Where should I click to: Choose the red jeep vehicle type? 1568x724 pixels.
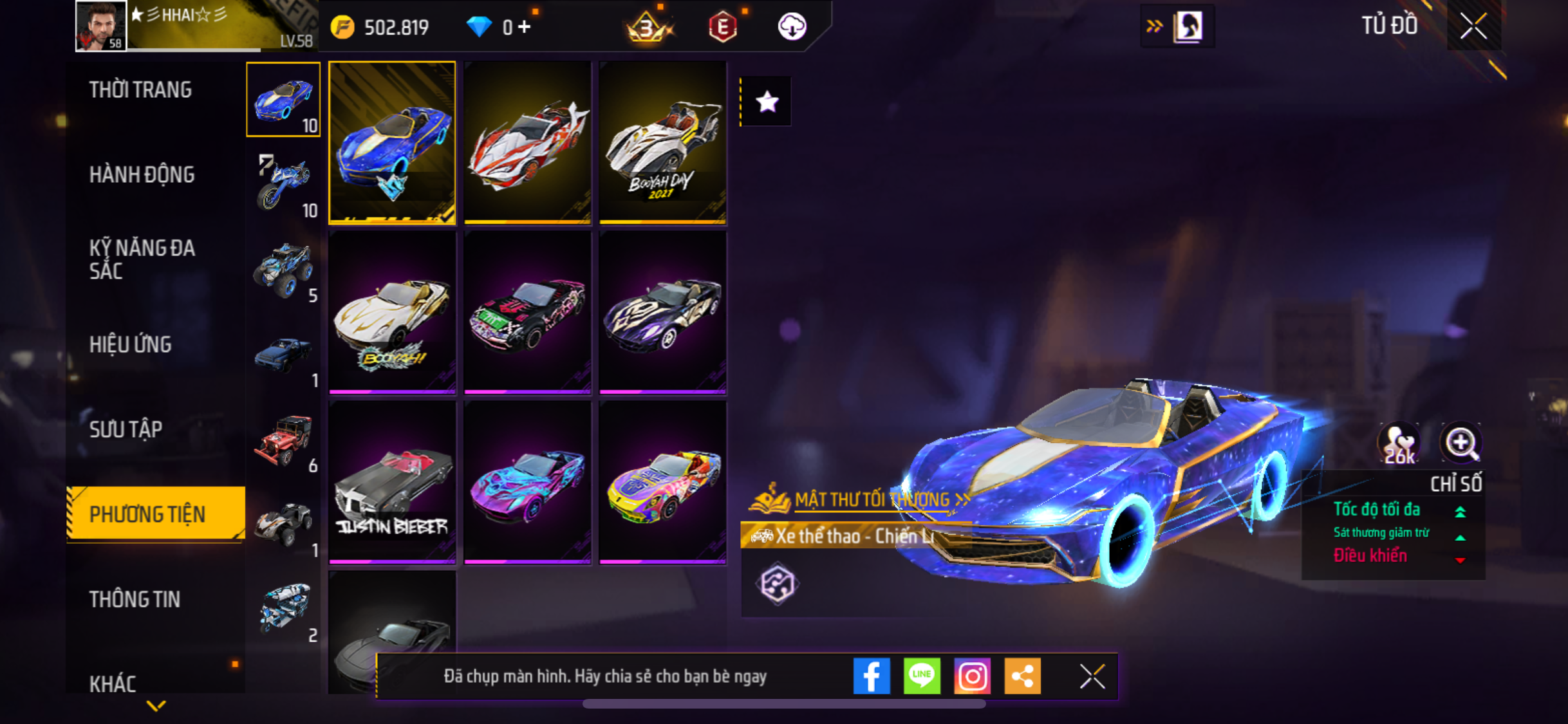click(283, 440)
